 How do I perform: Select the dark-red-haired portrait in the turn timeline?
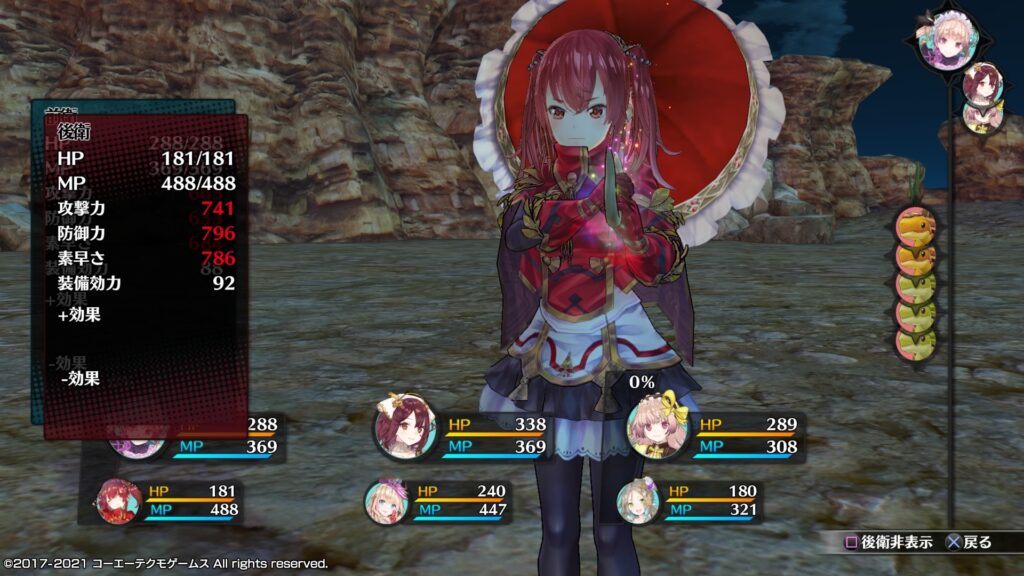[983, 84]
